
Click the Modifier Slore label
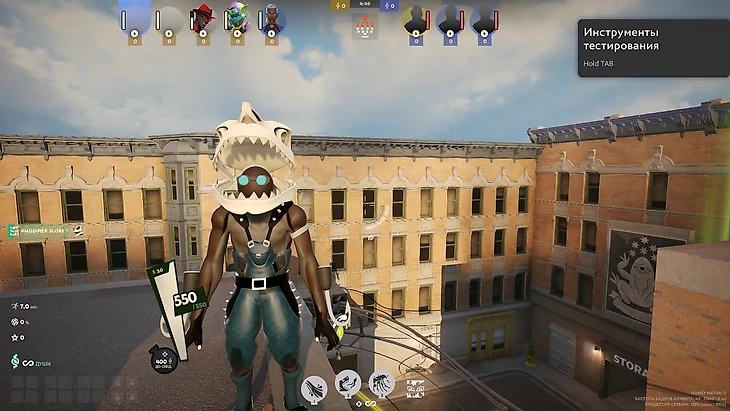(47, 230)
